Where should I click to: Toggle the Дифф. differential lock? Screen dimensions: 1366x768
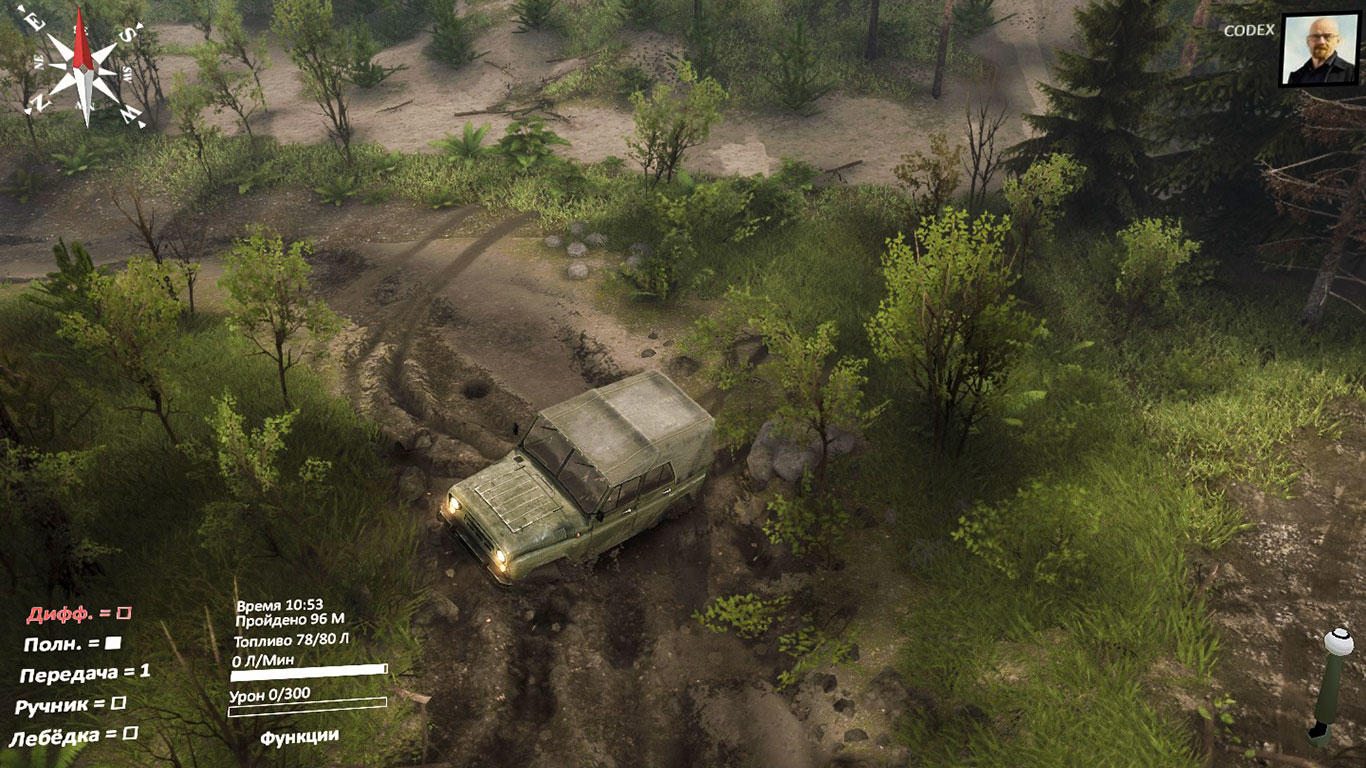point(124,612)
